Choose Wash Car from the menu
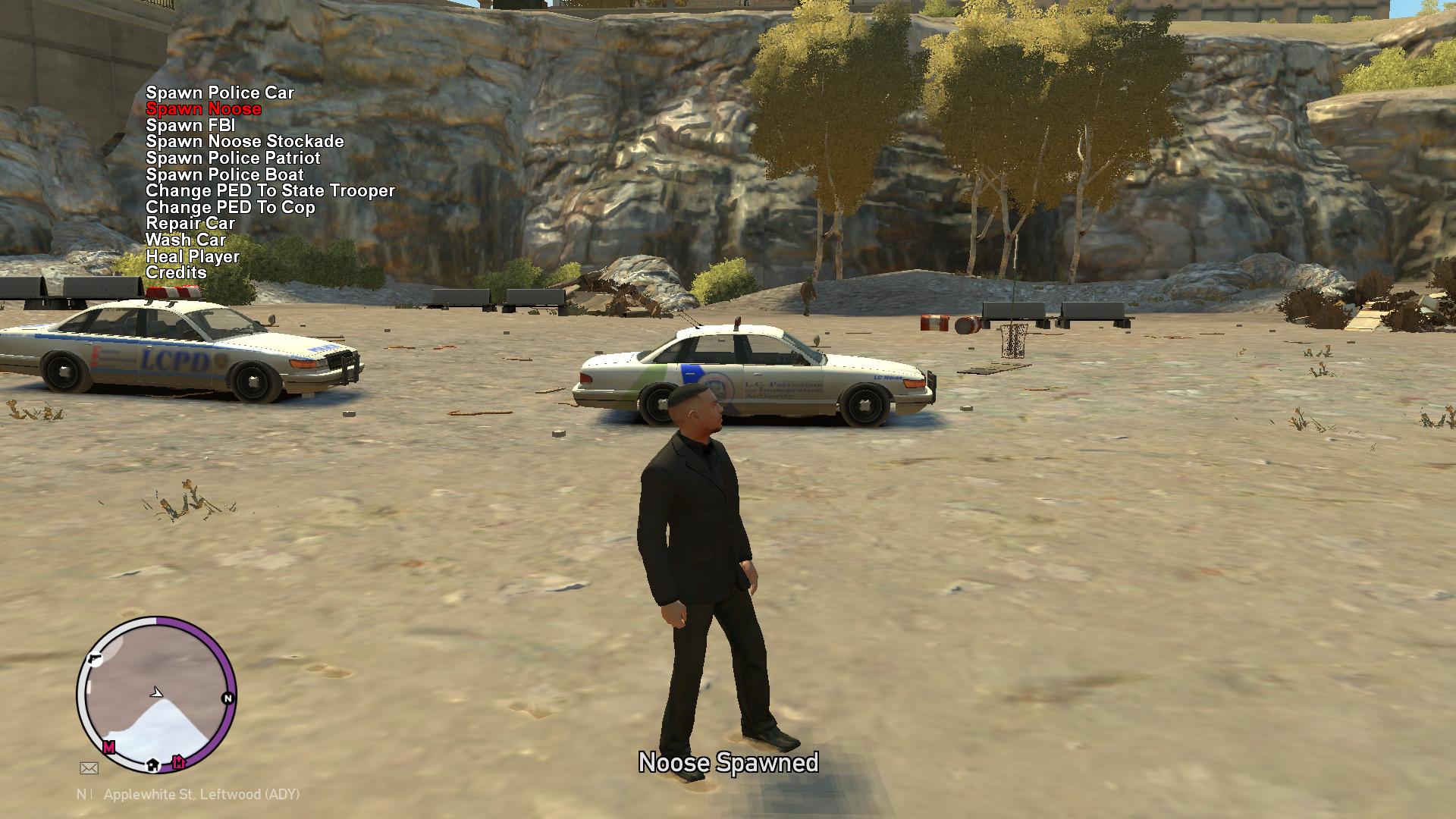Viewport: 1456px width, 819px height. tap(186, 240)
